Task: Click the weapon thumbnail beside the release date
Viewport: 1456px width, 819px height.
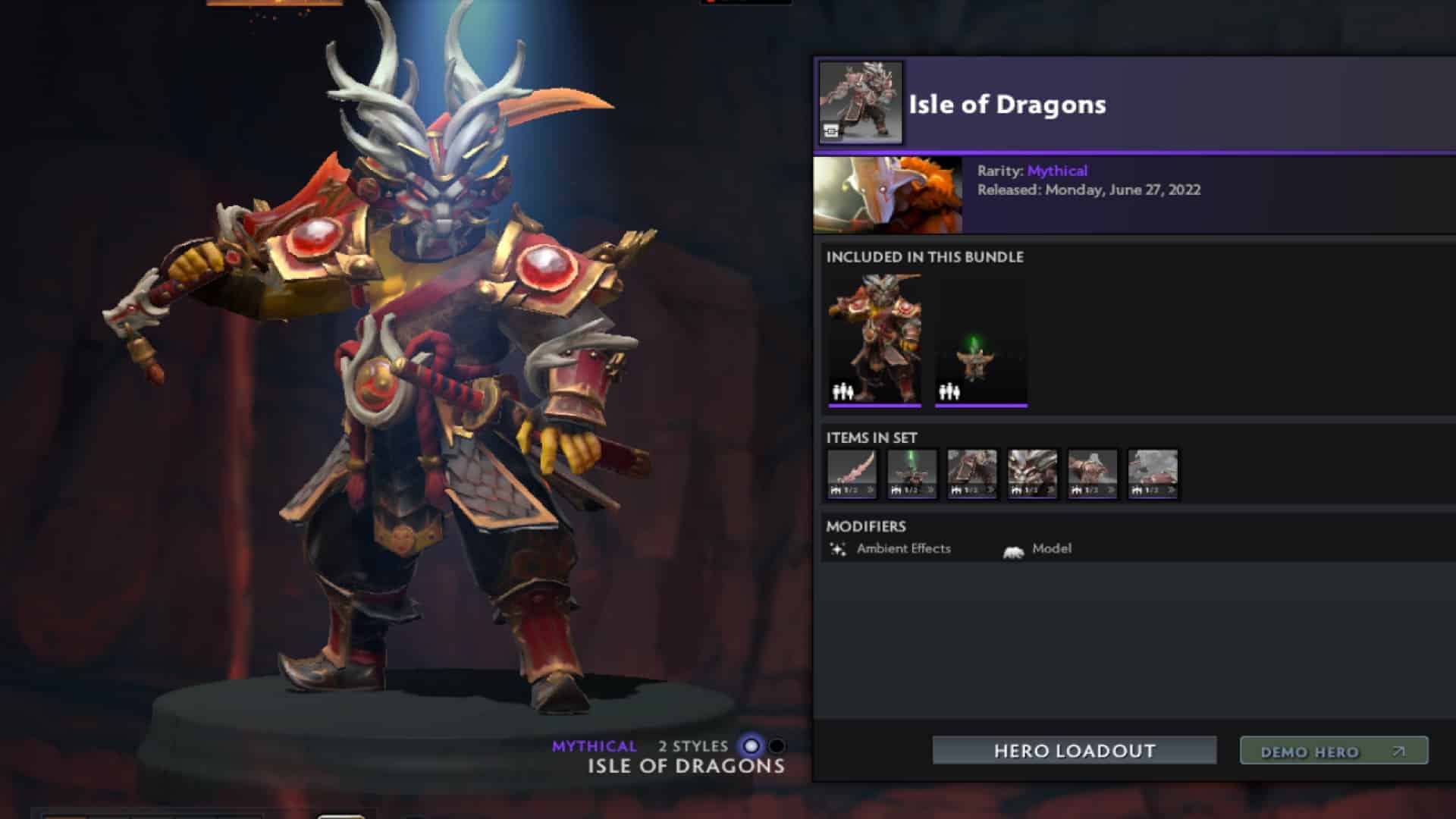Action: pos(887,192)
